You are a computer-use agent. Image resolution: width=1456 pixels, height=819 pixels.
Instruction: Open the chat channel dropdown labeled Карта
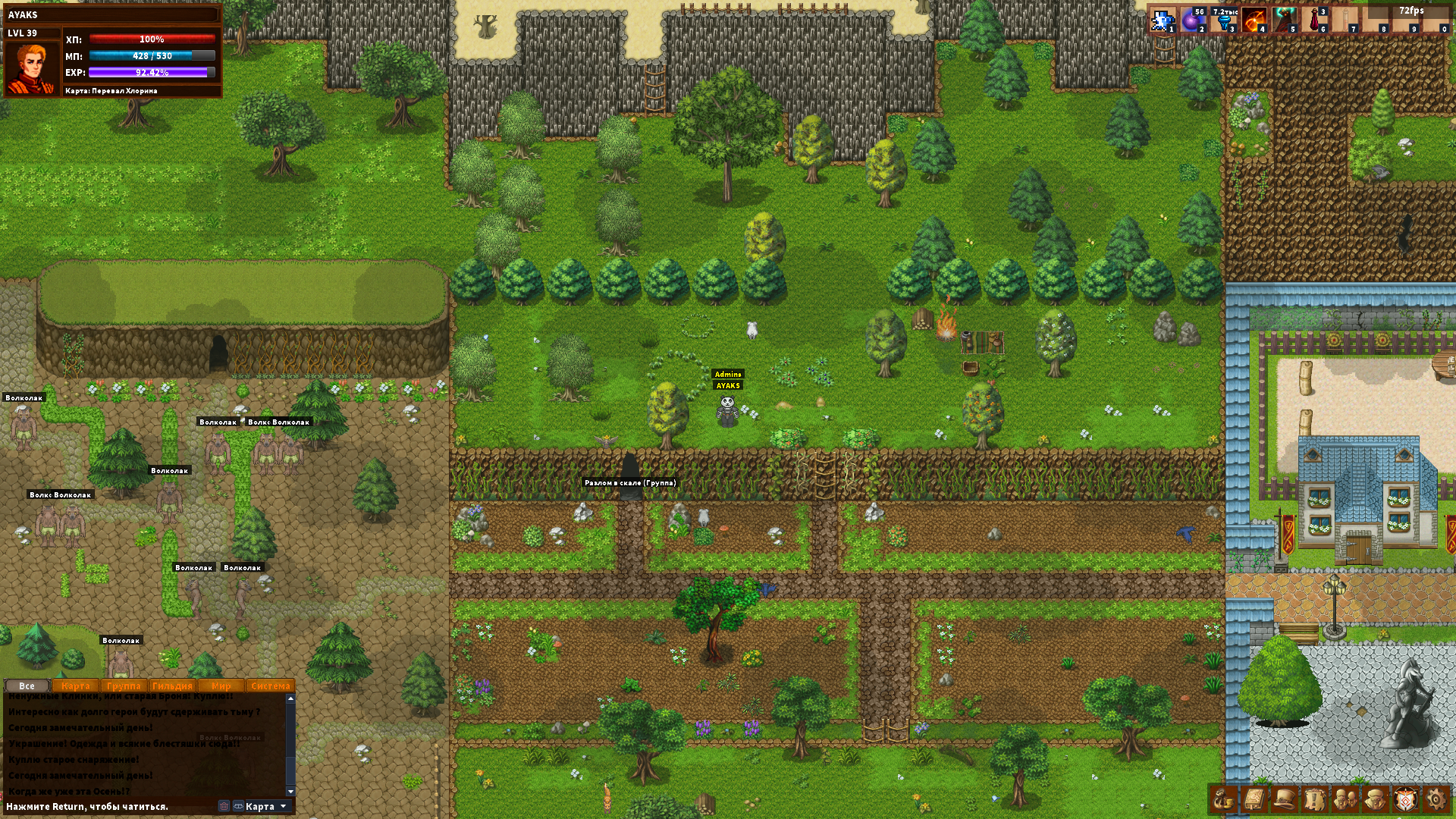point(261,806)
